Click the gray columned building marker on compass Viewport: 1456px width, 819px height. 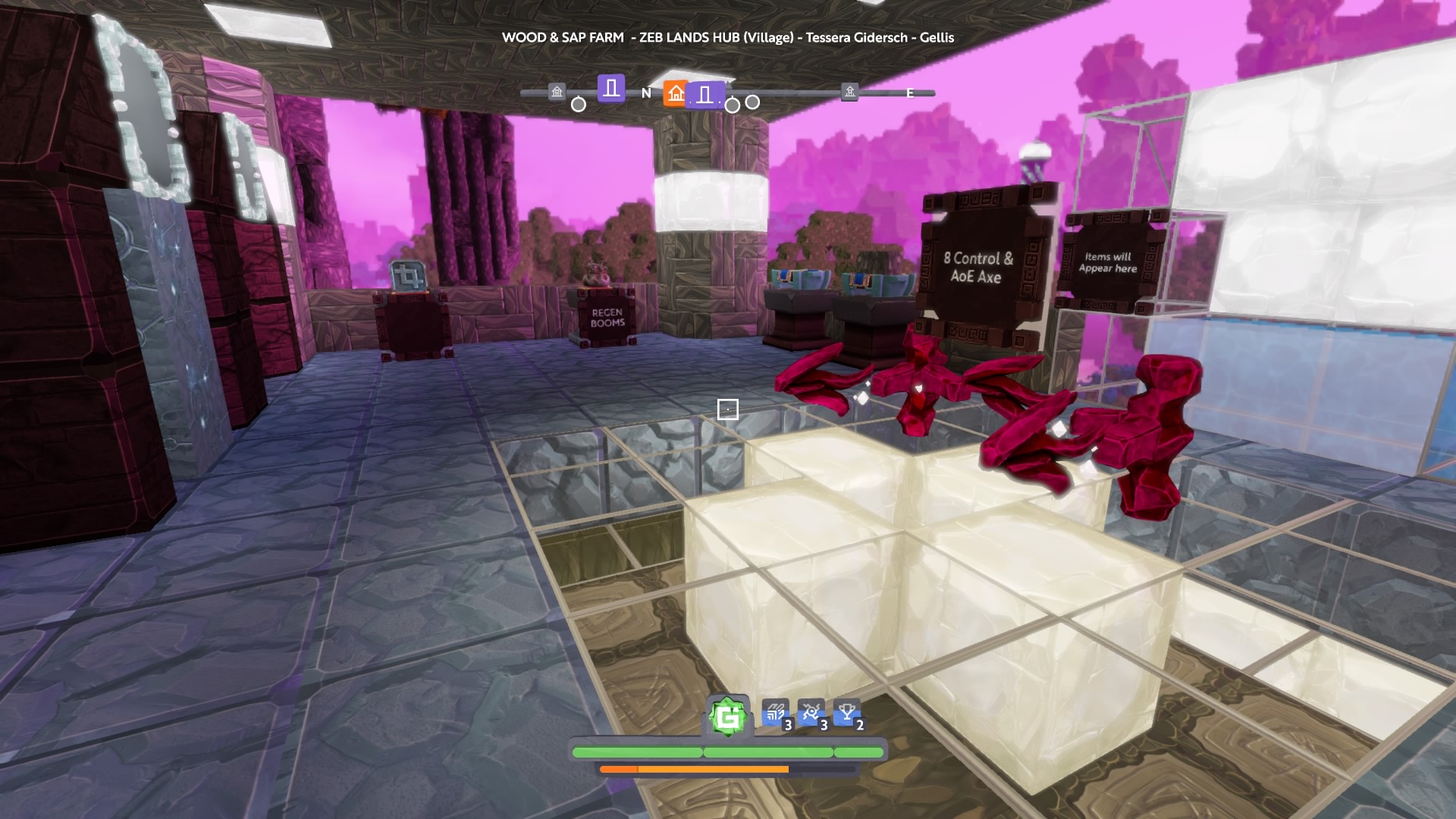557,93
